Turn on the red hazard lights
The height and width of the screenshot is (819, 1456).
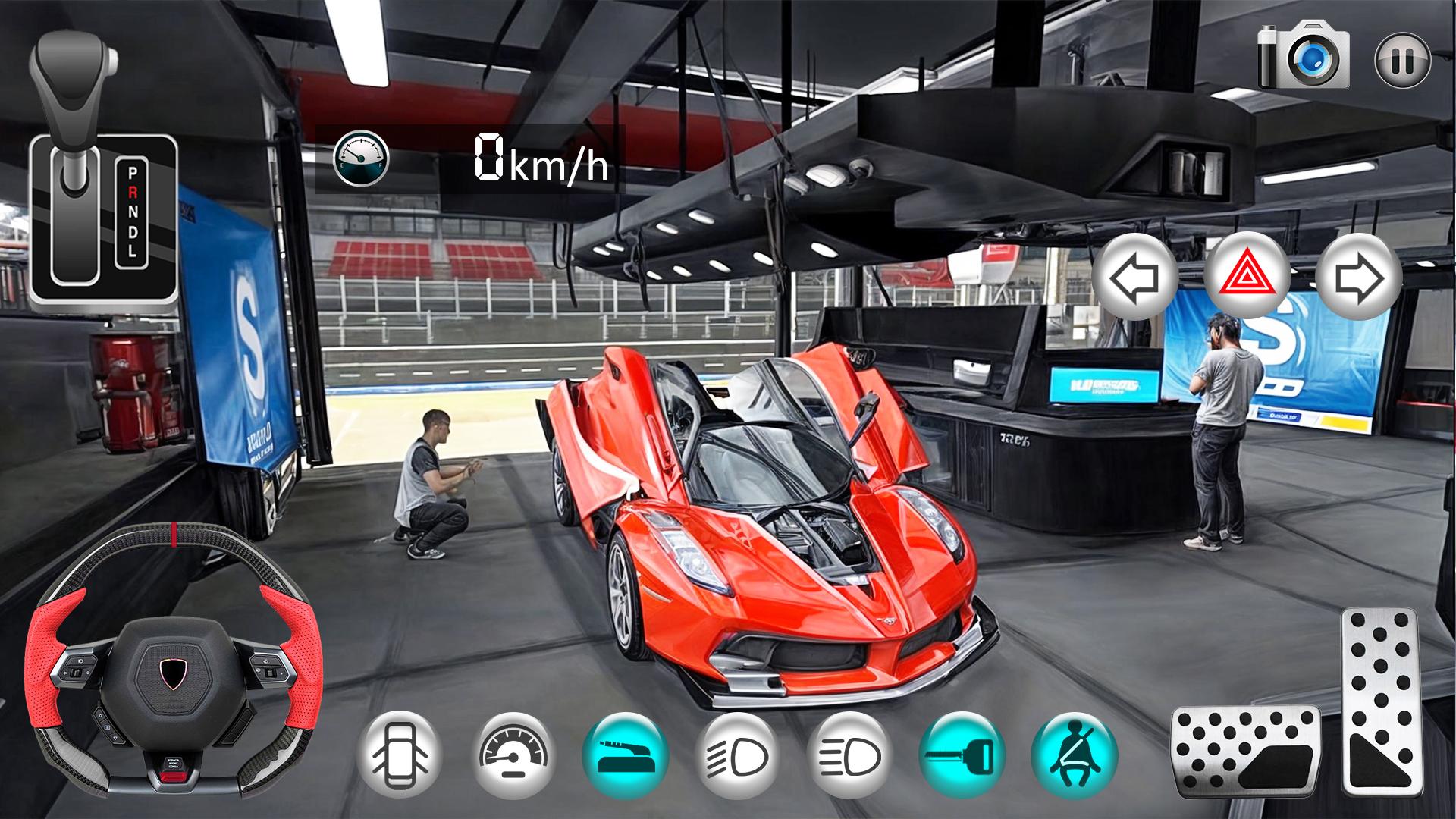pos(1247,277)
